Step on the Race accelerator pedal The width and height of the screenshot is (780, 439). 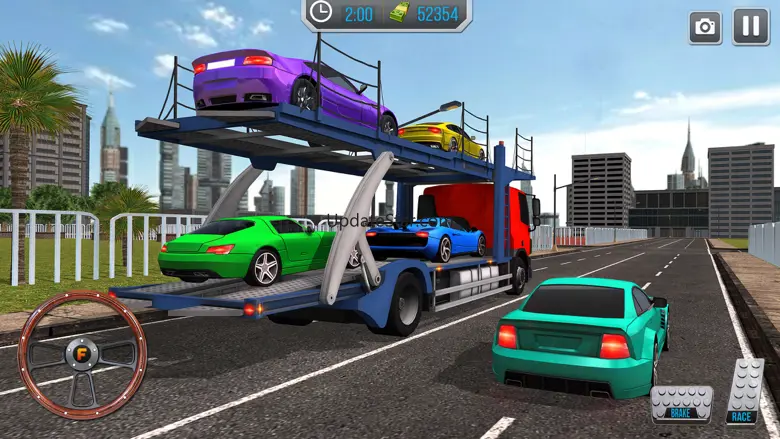[x=743, y=392]
